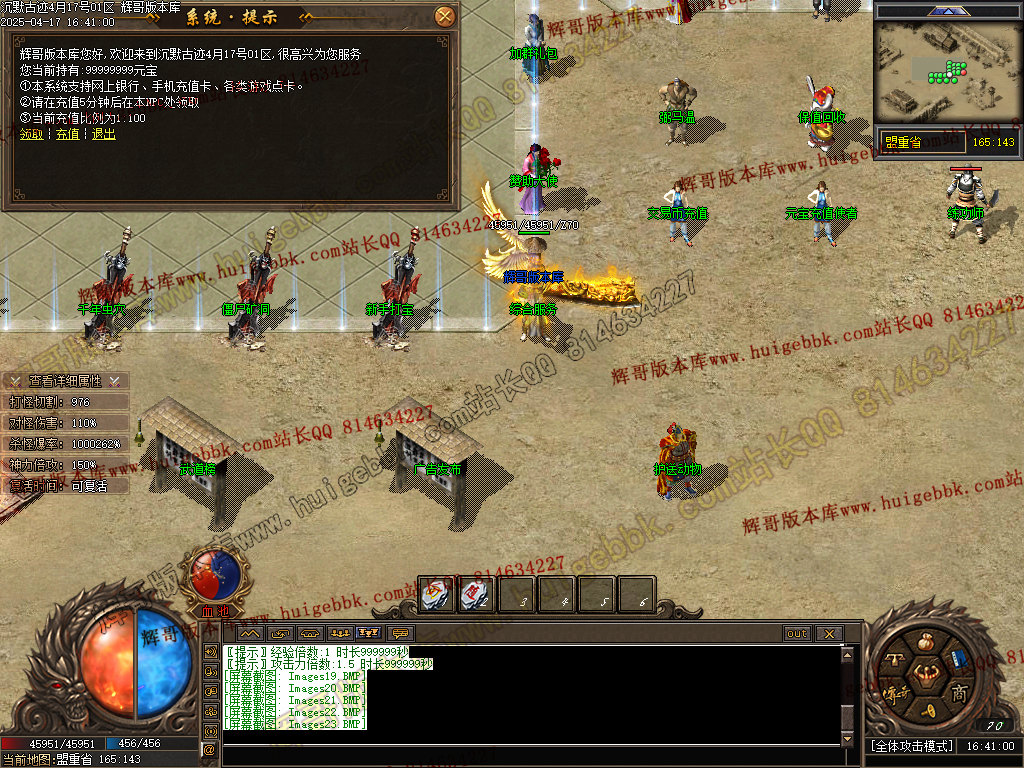
Task: Select the 充值 recharge link
Action: click(67, 134)
